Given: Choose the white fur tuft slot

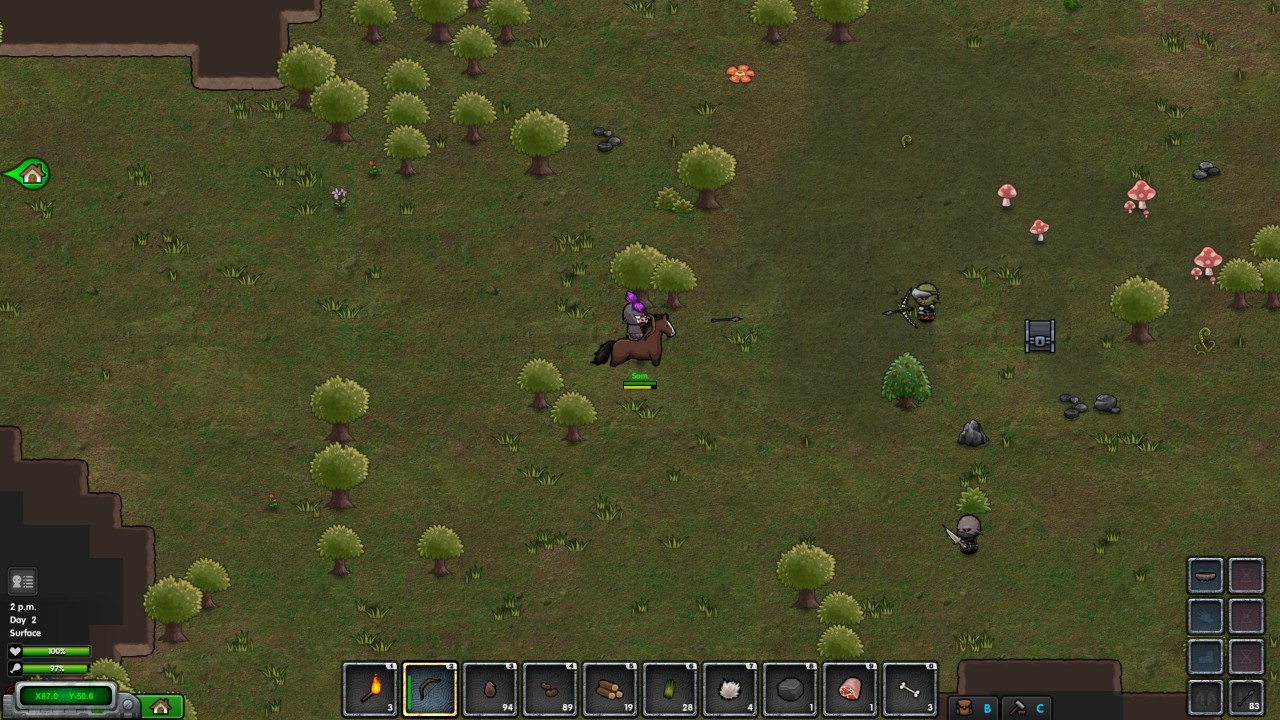Looking at the screenshot, I should pyautogui.click(x=730, y=690).
